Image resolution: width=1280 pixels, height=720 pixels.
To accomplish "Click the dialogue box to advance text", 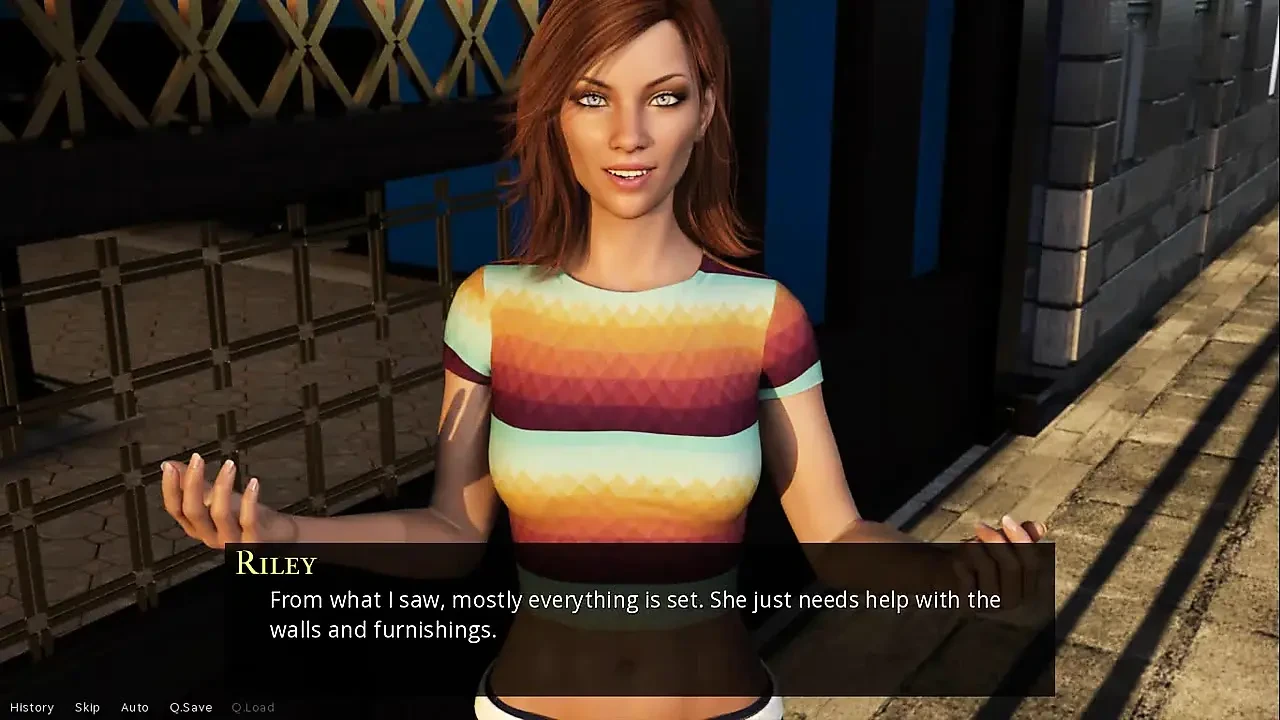I will (640, 615).
